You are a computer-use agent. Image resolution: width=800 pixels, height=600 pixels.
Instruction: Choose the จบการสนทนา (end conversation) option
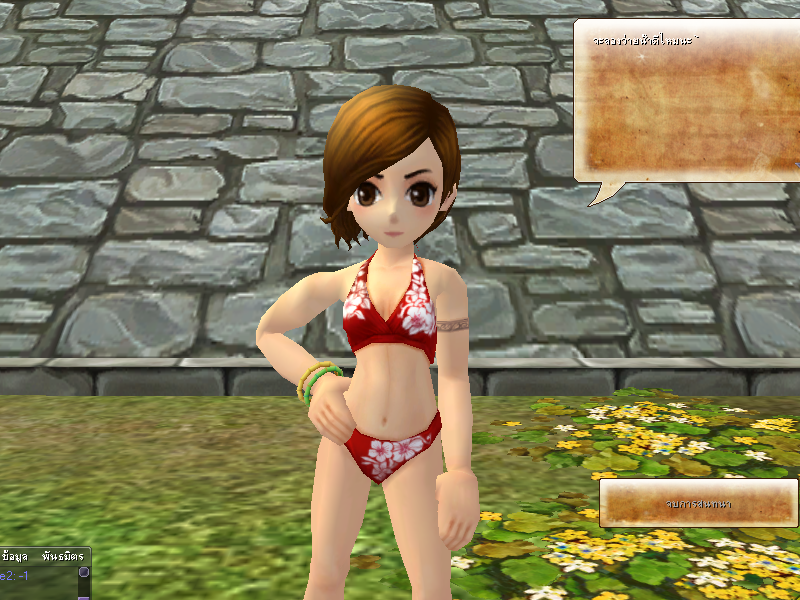(698, 503)
